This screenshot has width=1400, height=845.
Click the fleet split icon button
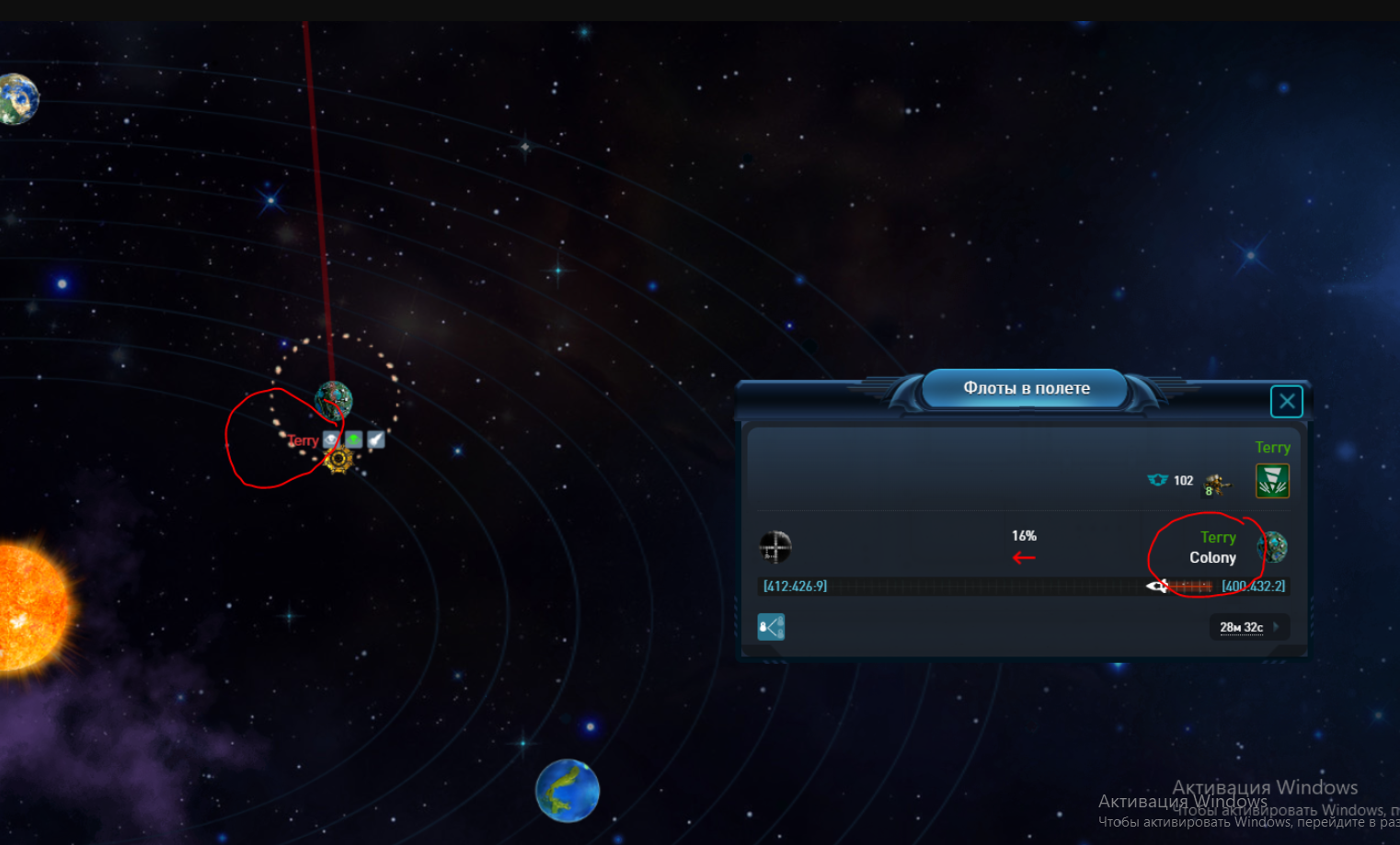click(x=771, y=627)
